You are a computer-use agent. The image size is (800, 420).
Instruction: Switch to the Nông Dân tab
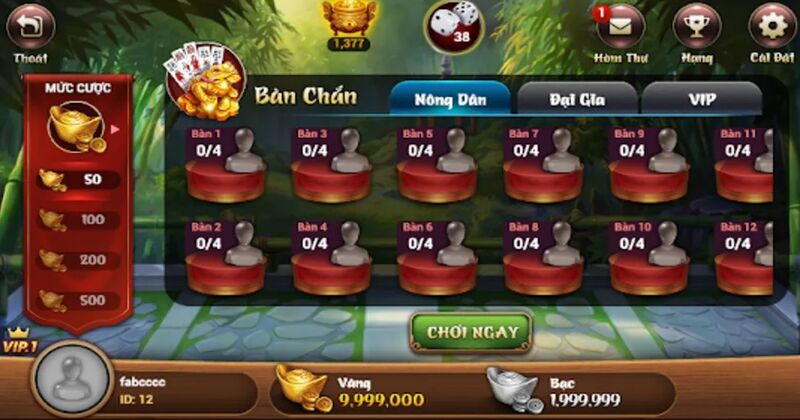[450, 98]
